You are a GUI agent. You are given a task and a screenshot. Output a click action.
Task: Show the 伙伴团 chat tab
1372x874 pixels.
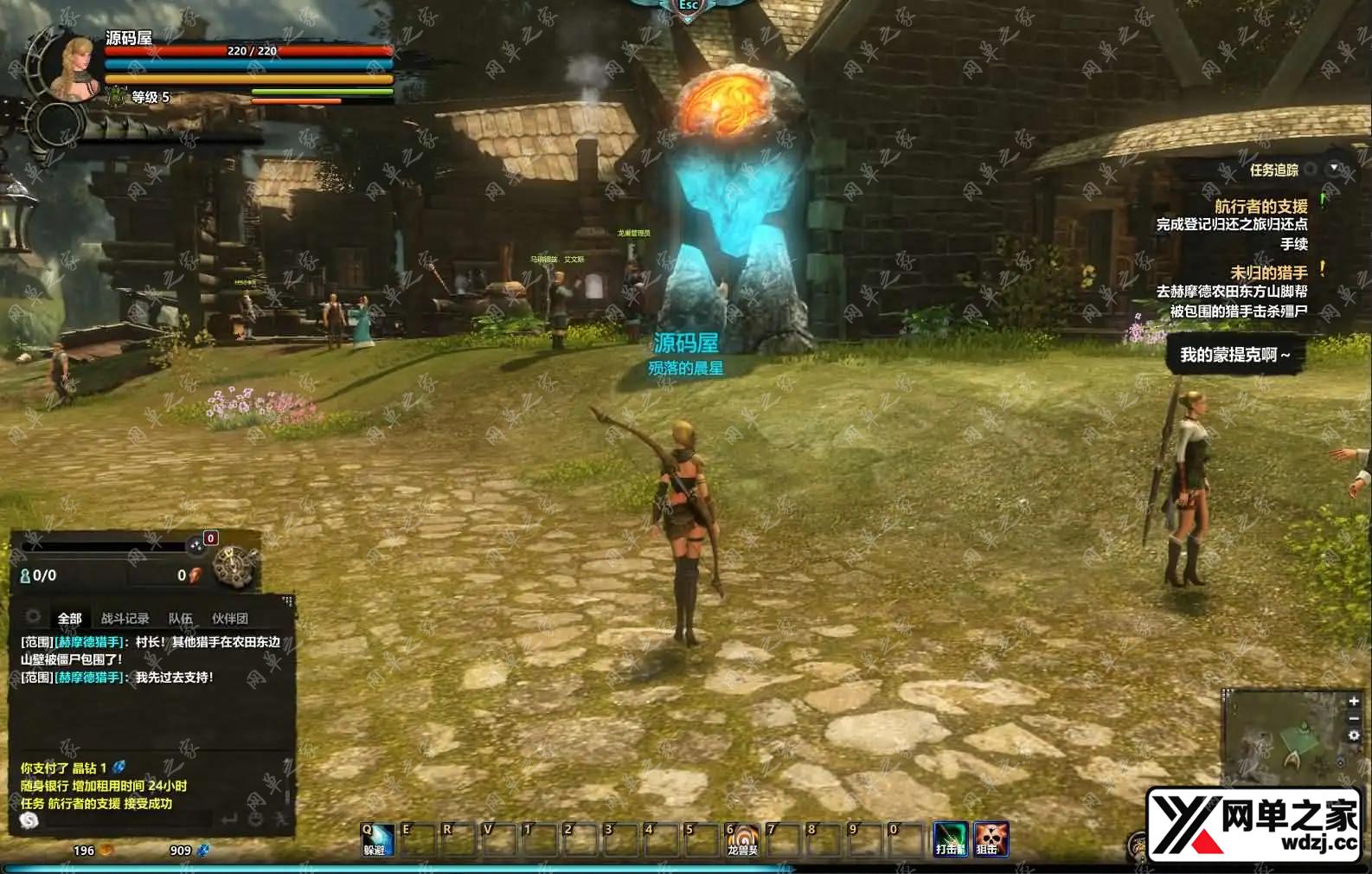click(x=229, y=619)
